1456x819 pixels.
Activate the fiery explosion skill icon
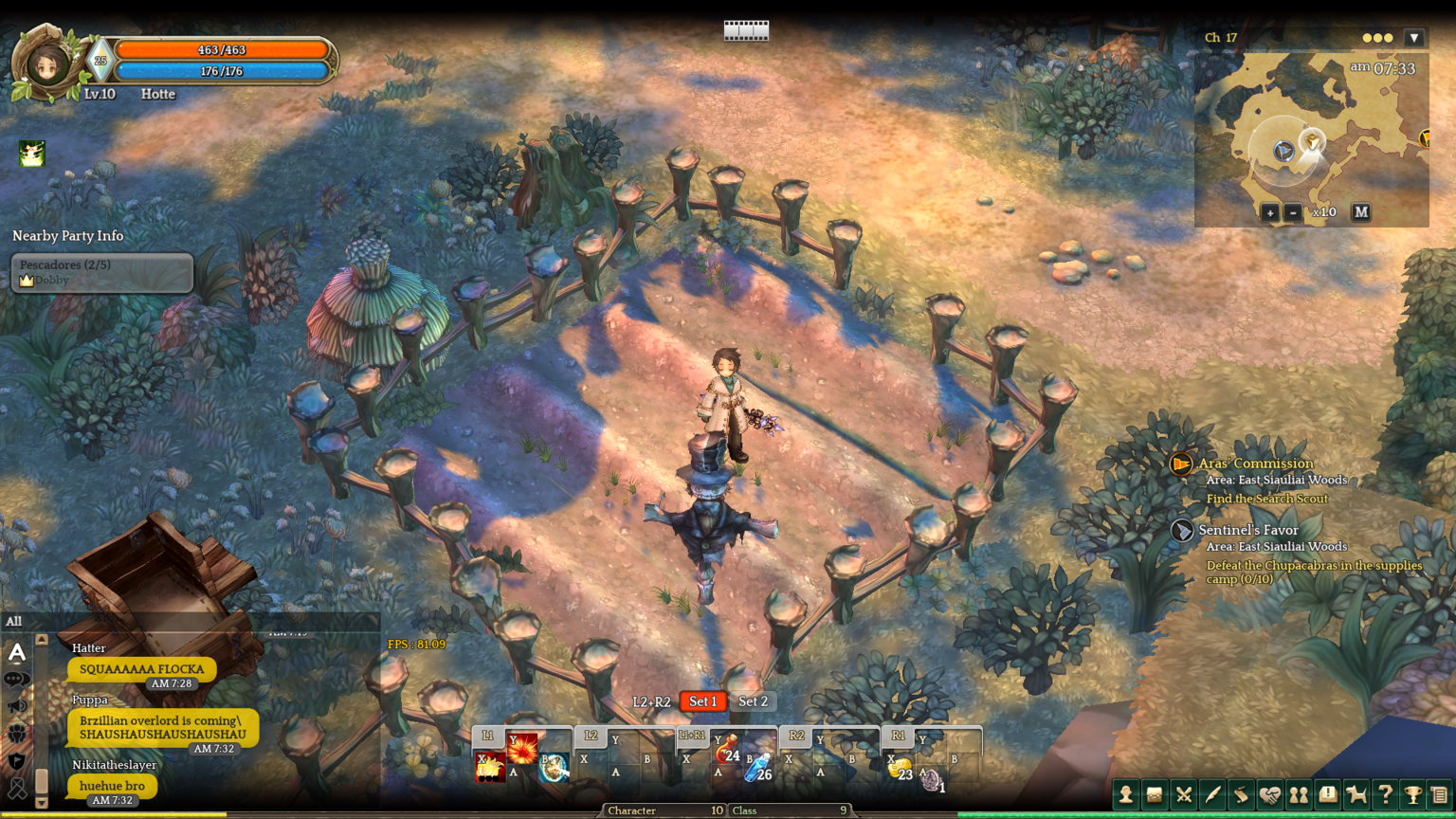(x=522, y=748)
